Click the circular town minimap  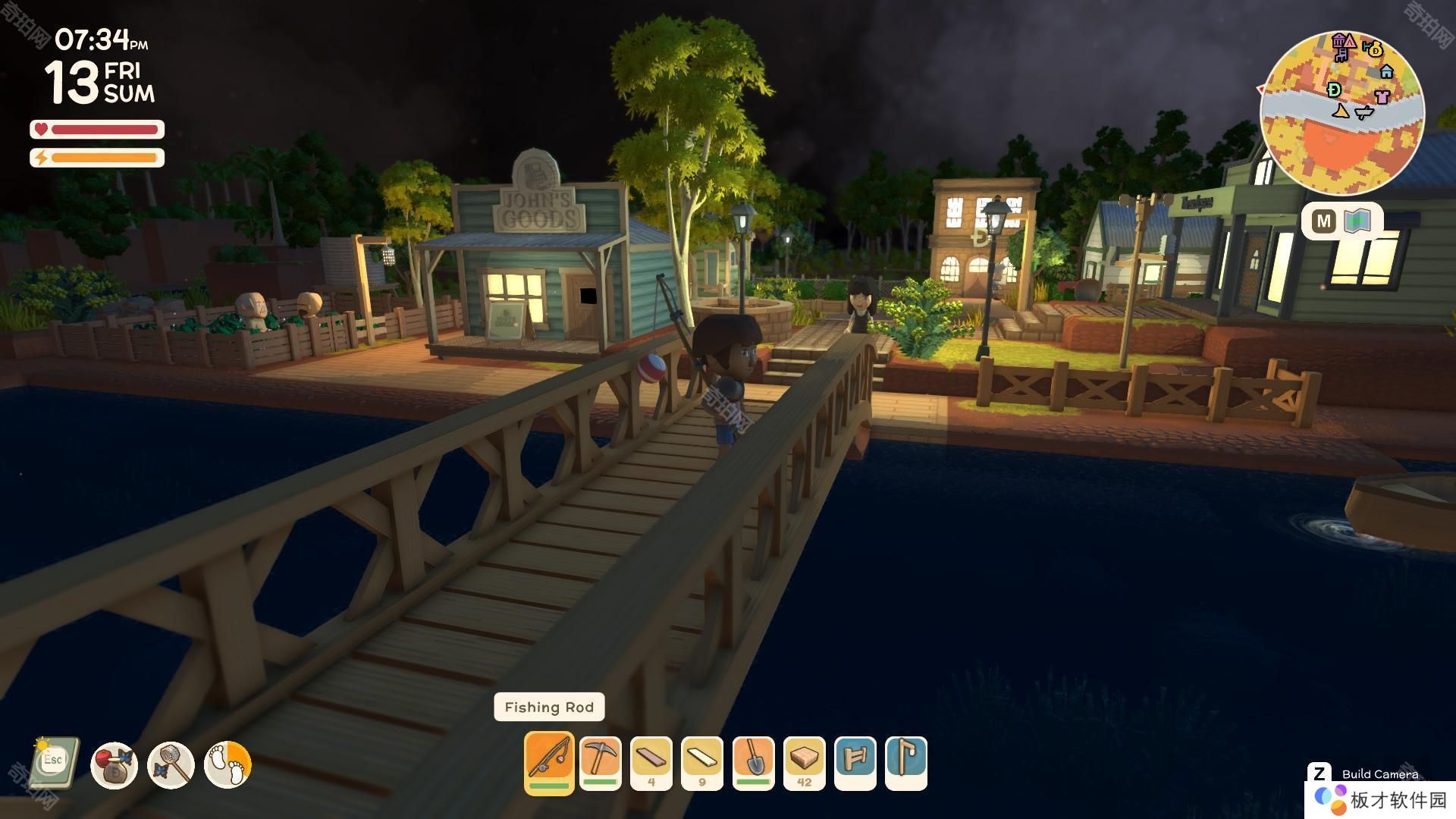click(x=1341, y=112)
